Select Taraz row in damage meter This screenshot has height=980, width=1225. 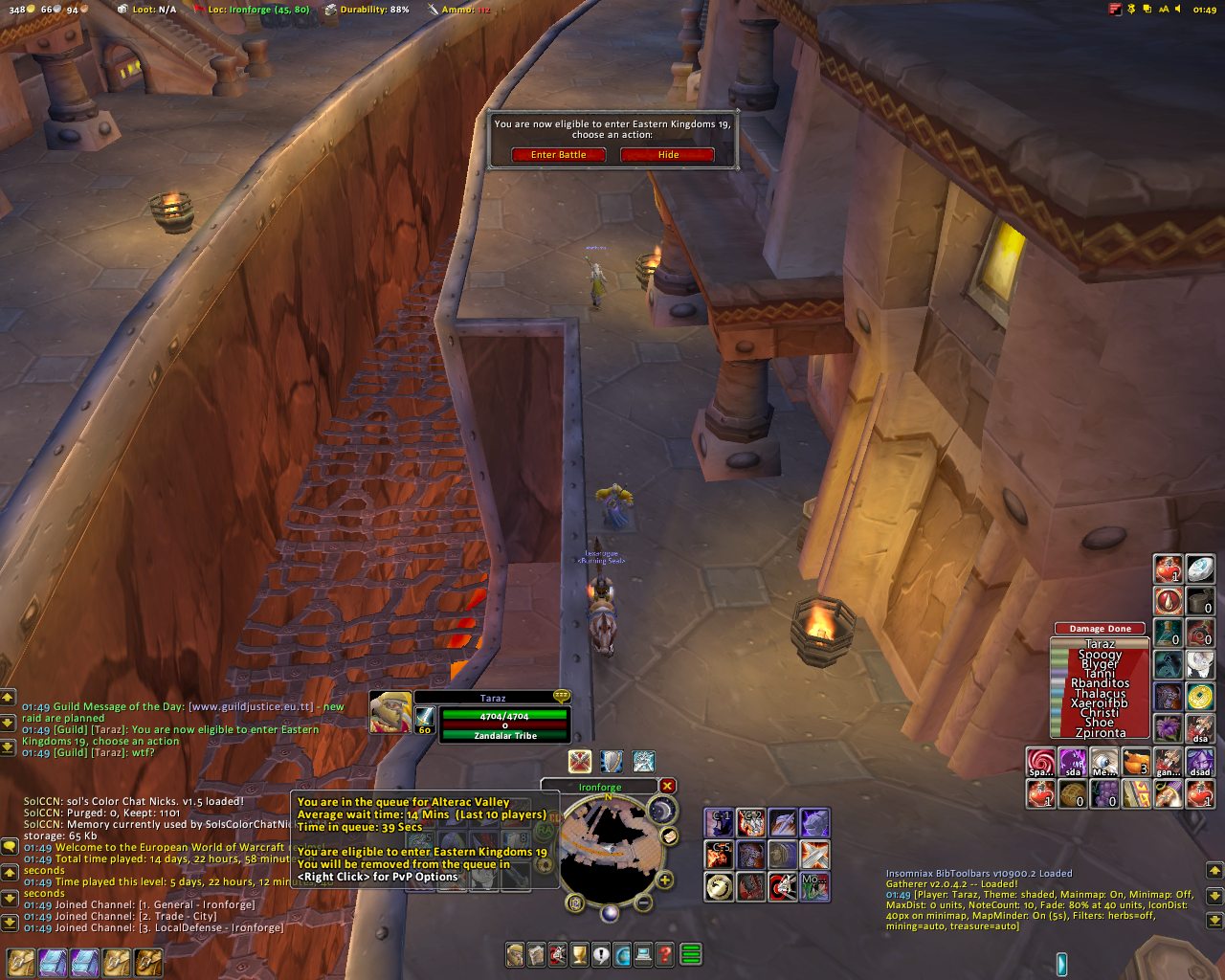click(x=1100, y=644)
